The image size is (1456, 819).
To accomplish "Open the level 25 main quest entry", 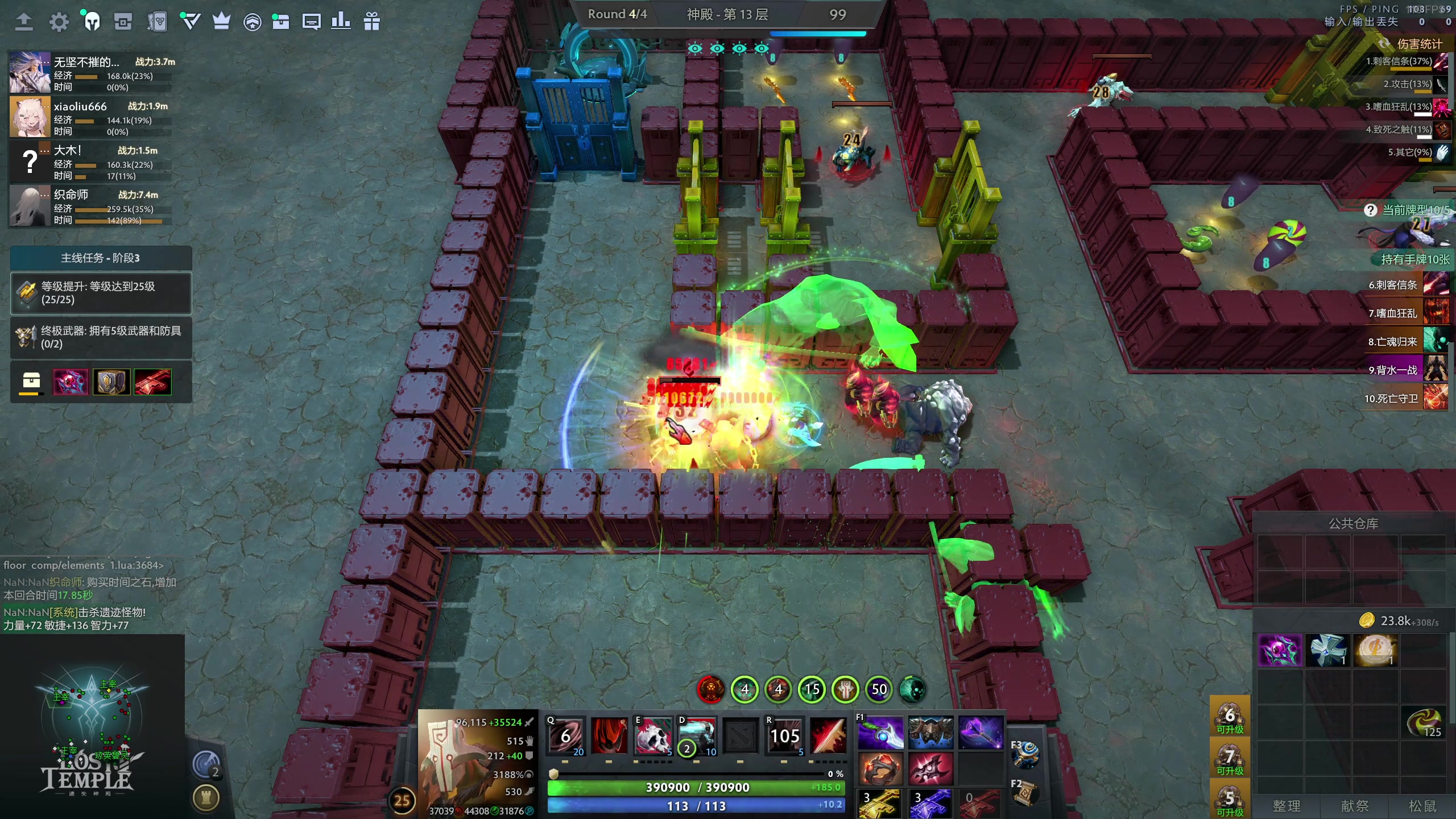I will click(x=101, y=293).
